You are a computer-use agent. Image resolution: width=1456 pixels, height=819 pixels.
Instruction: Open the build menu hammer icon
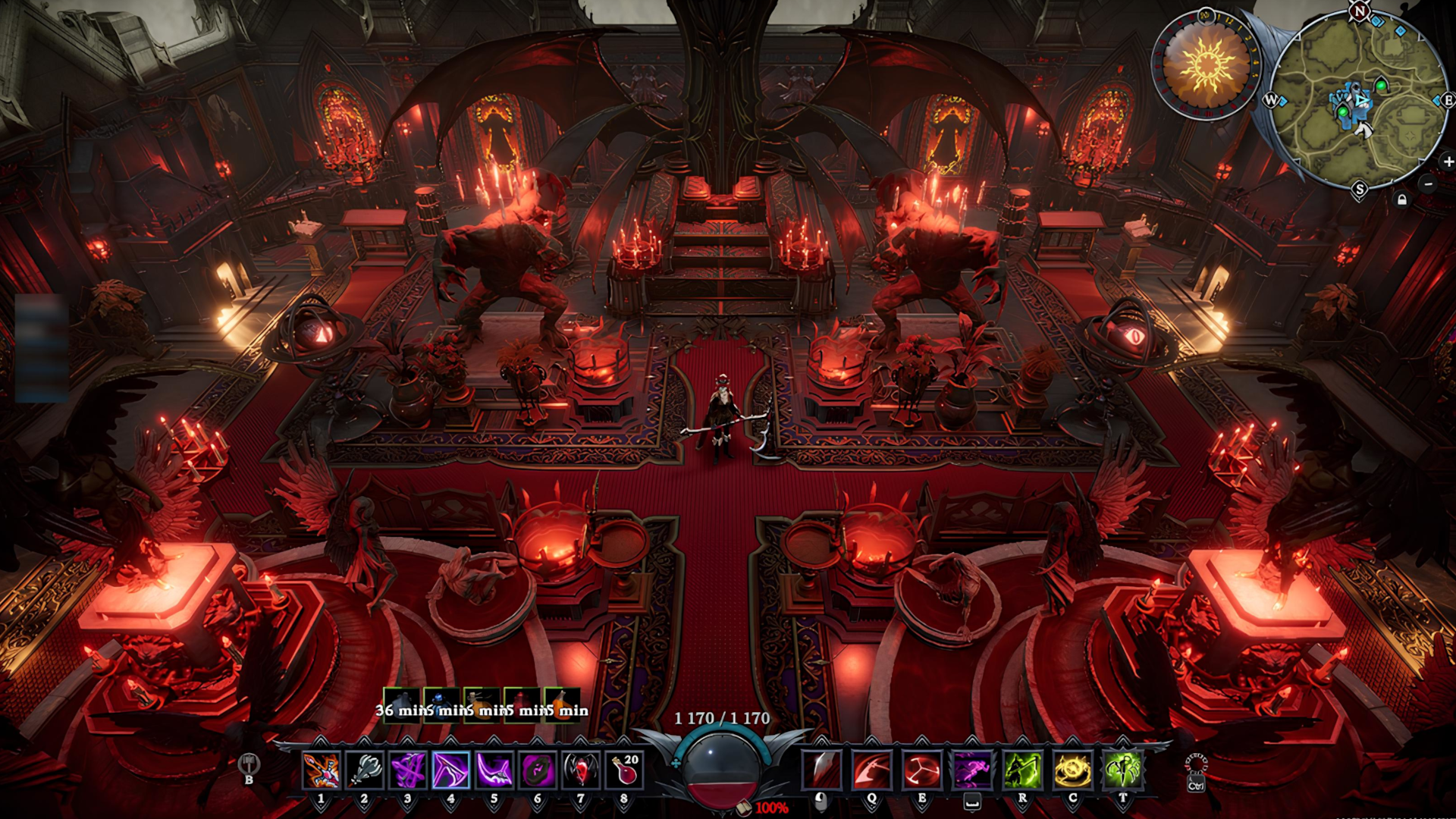tap(249, 764)
